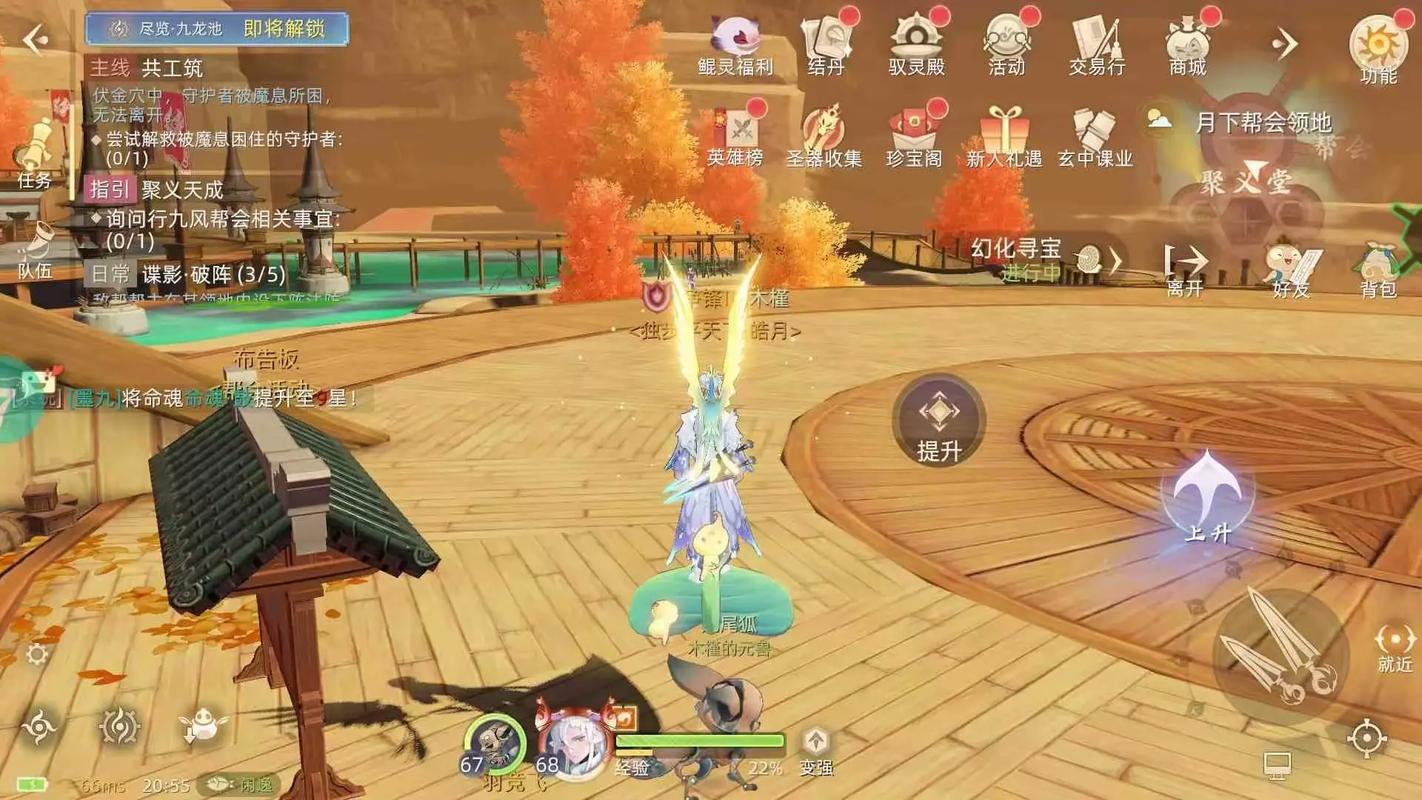Tap the 离开 leave button
This screenshot has width=1422, height=800.
1185,270
